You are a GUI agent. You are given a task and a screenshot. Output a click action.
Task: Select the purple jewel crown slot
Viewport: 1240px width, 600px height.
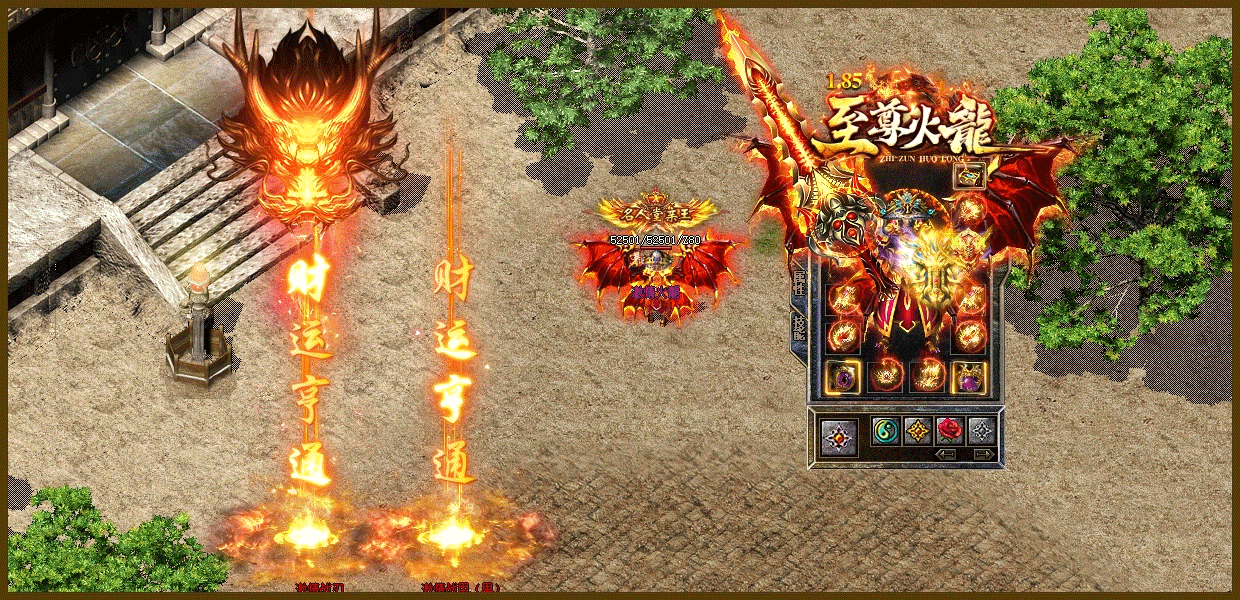point(969,377)
